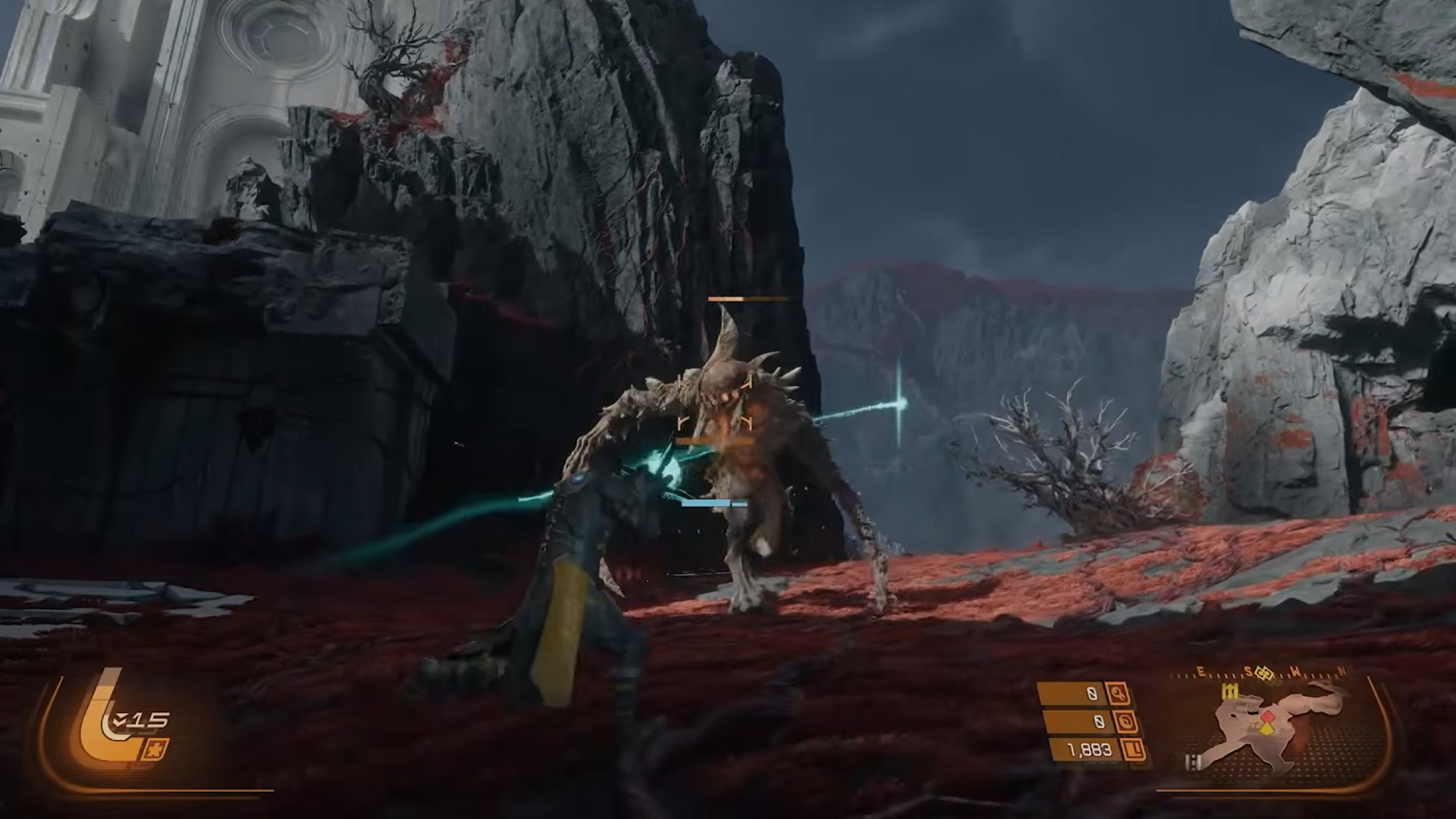This screenshot has height=819, width=1456.
Task: Select the yellow objective marker on the compass
Action: click(x=1263, y=672)
